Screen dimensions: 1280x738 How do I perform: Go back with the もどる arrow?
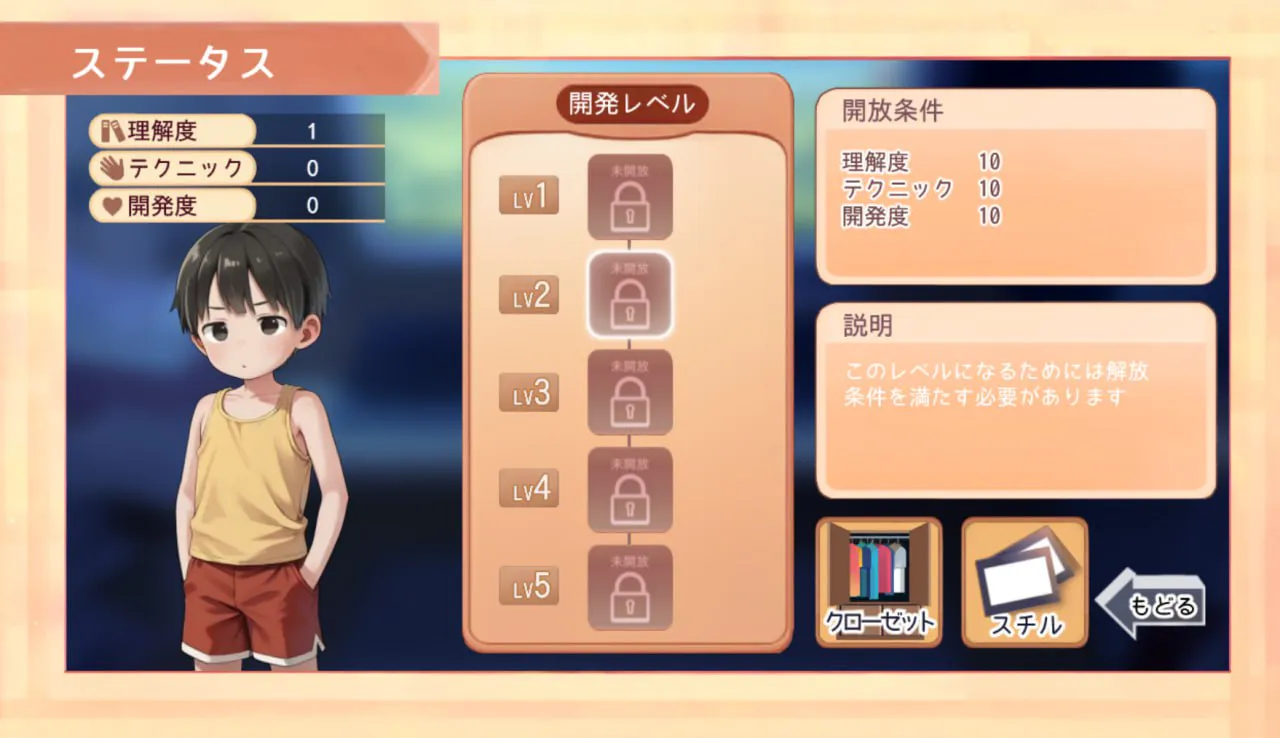[x=1152, y=604]
